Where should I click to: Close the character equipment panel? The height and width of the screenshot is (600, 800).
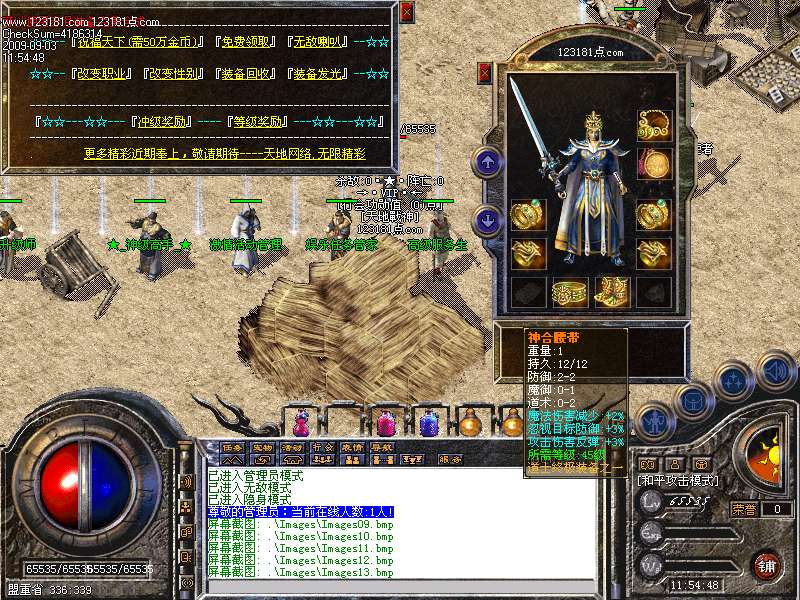point(485,72)
